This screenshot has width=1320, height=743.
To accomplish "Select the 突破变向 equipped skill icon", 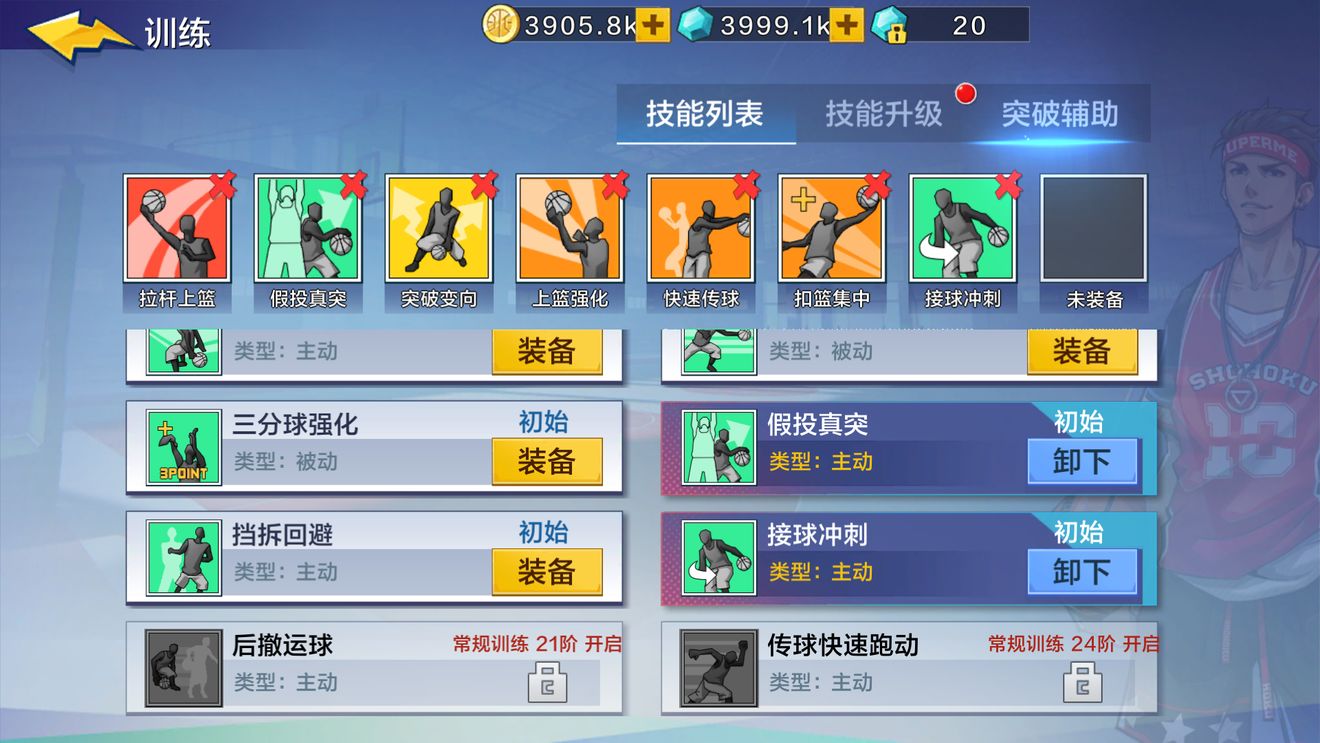I will (x=439, y=230).
